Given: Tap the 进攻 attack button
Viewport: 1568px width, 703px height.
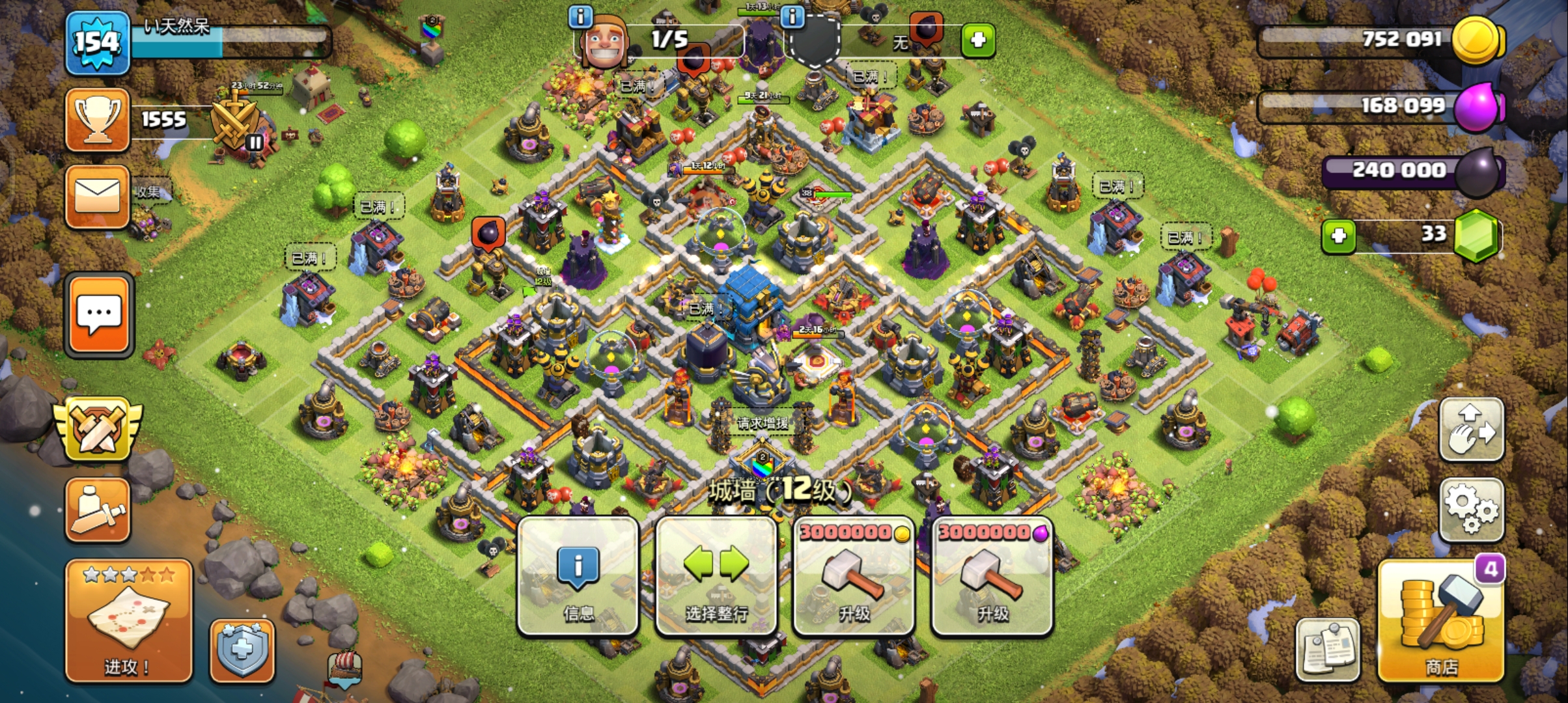Looking at the screenshot, I should (128, 621).
